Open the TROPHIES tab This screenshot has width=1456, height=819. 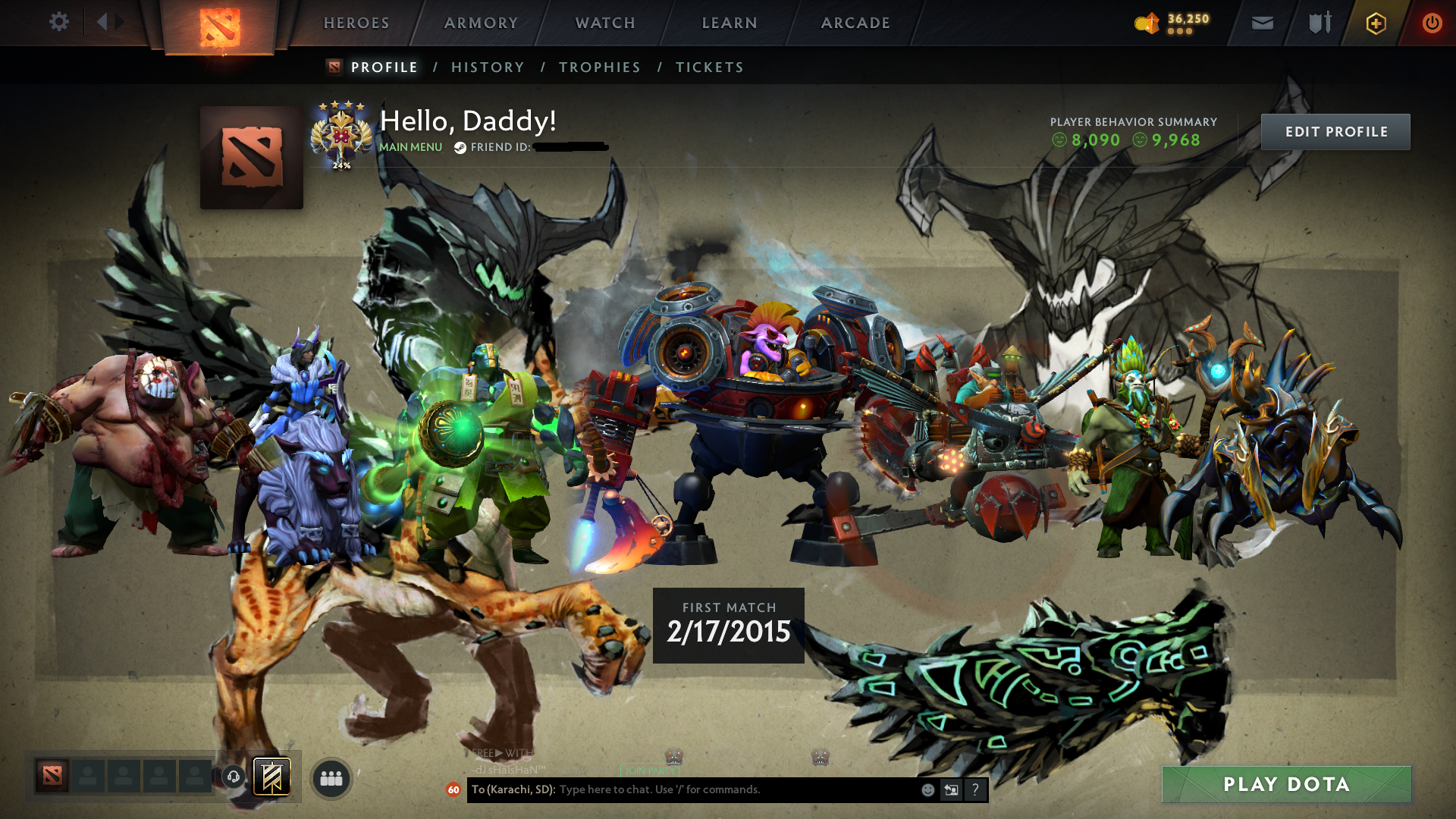(599, 67)
